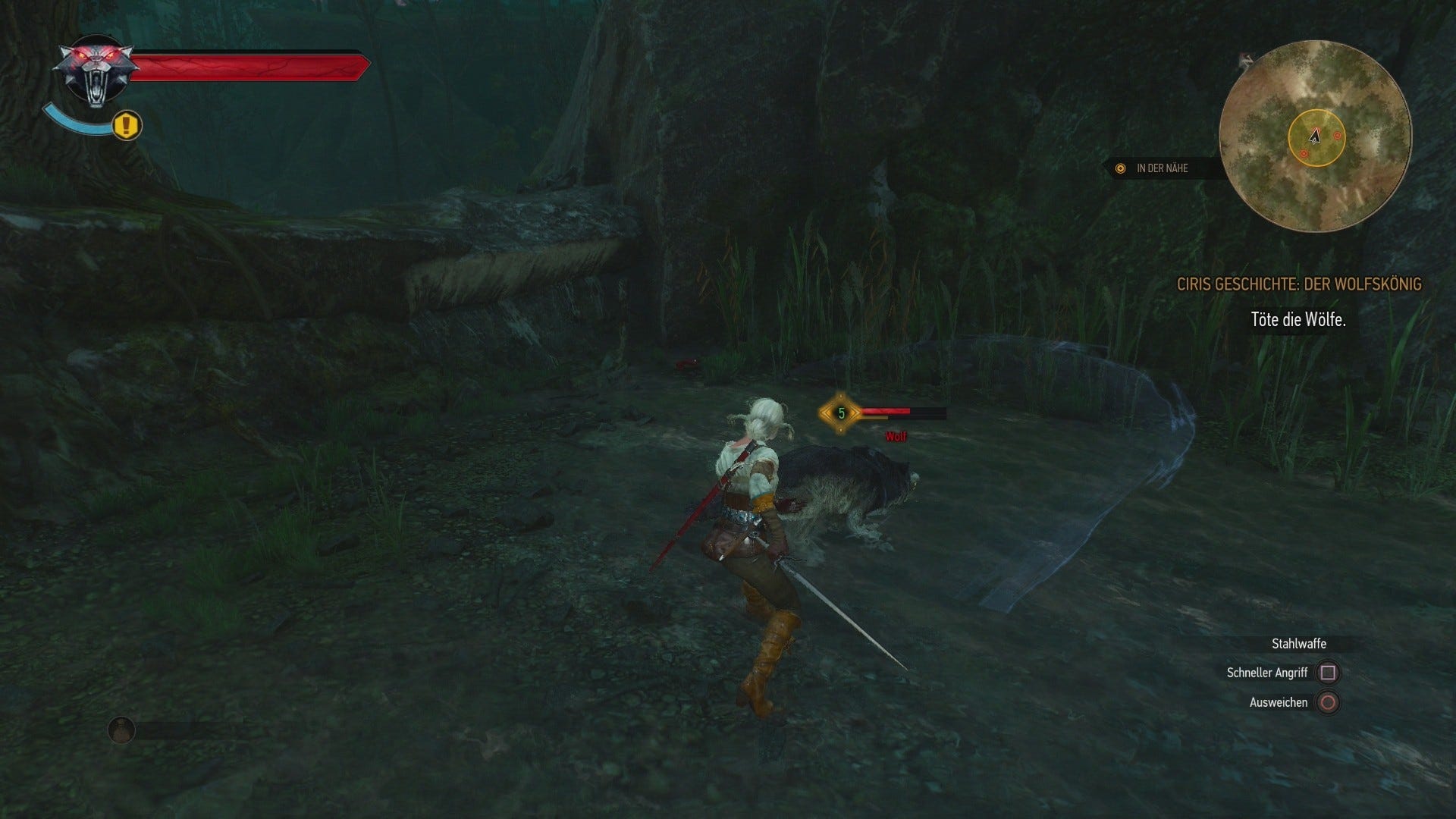Click the white waypoint marker atop the minimap
The image size is (1456, 819).
(1244, 58)
